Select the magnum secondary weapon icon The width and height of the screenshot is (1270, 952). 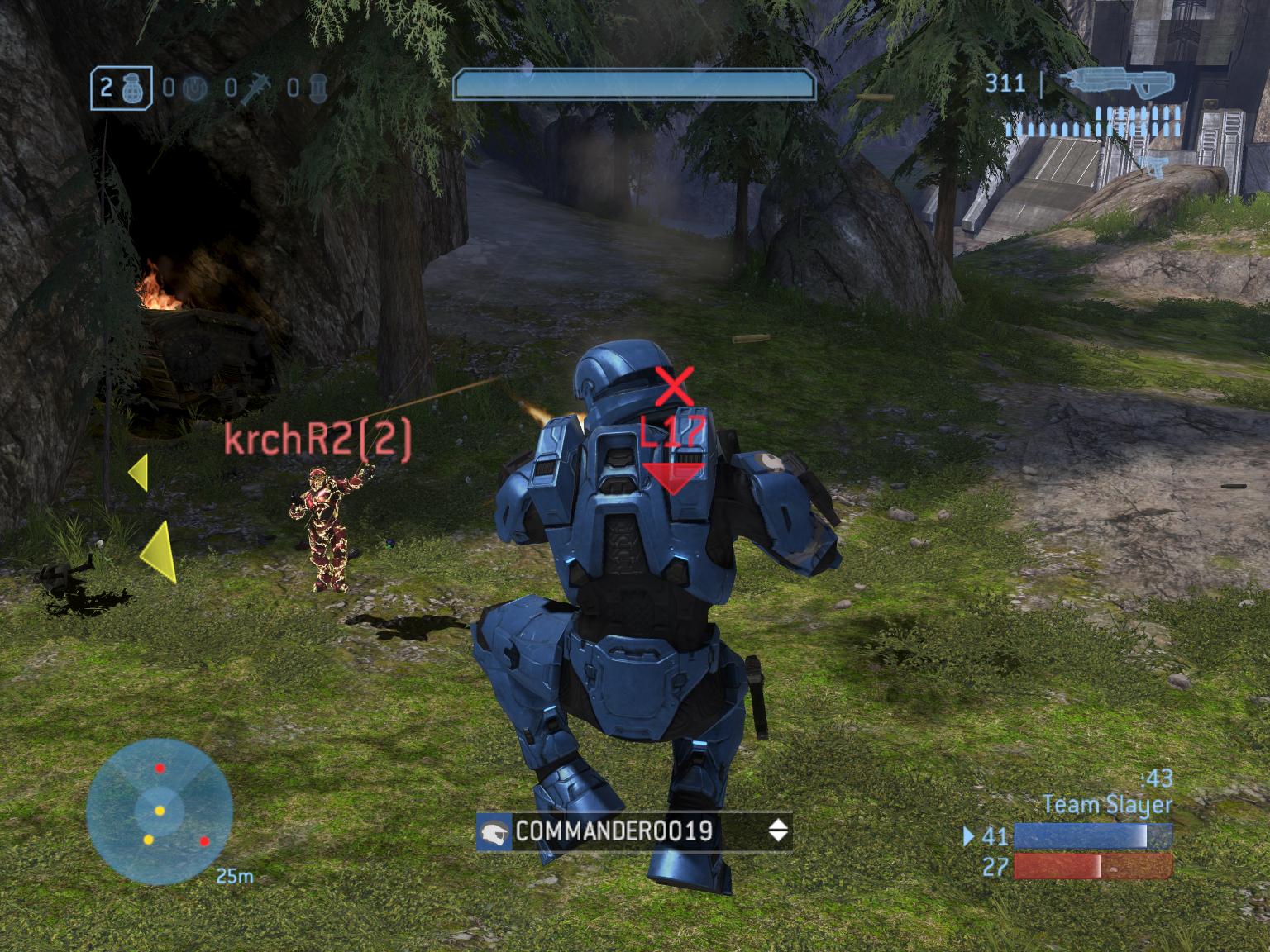pyautogui.click(x=1154, y=167)
